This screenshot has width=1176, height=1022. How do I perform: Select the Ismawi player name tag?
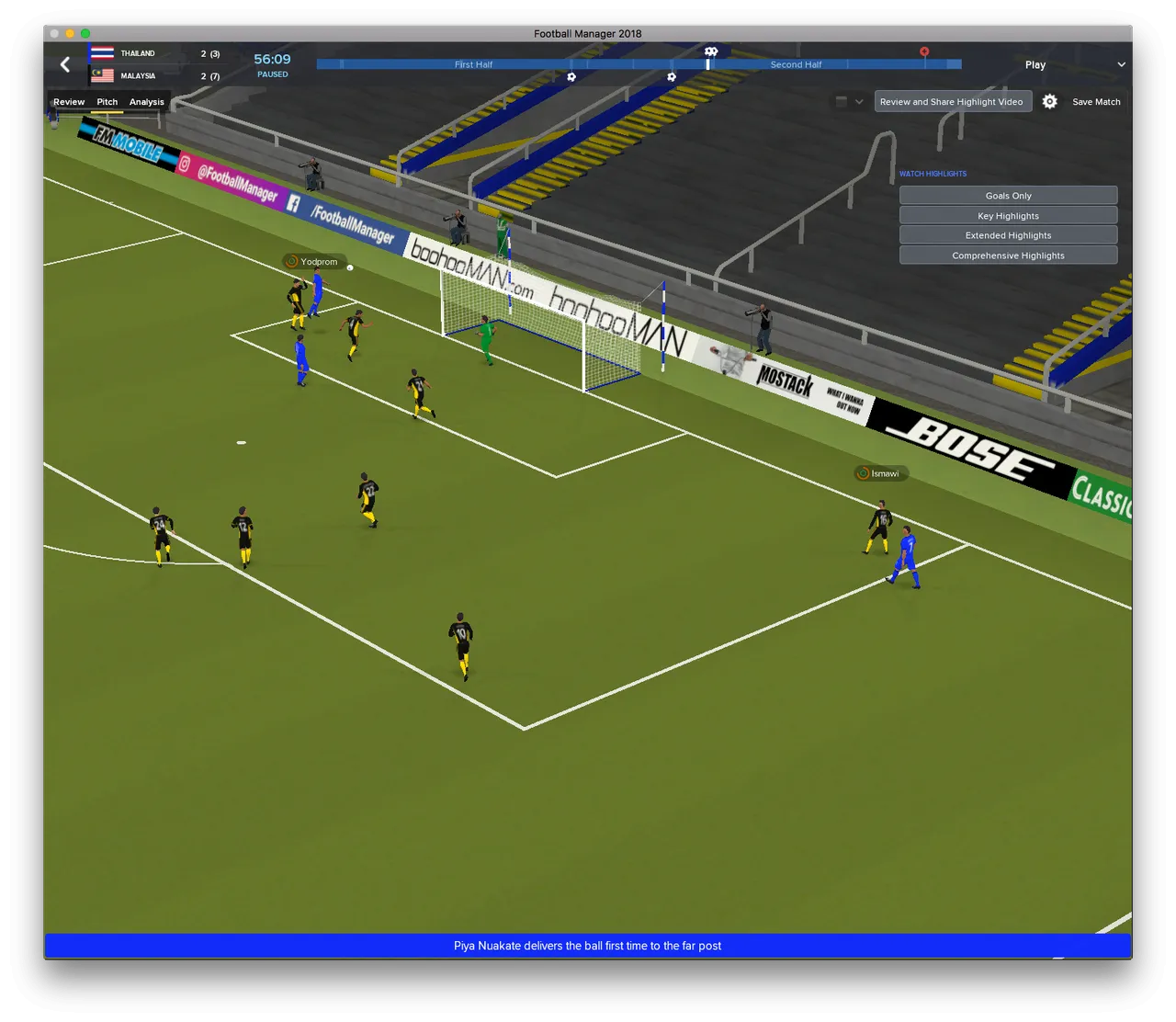coord(881,473)
